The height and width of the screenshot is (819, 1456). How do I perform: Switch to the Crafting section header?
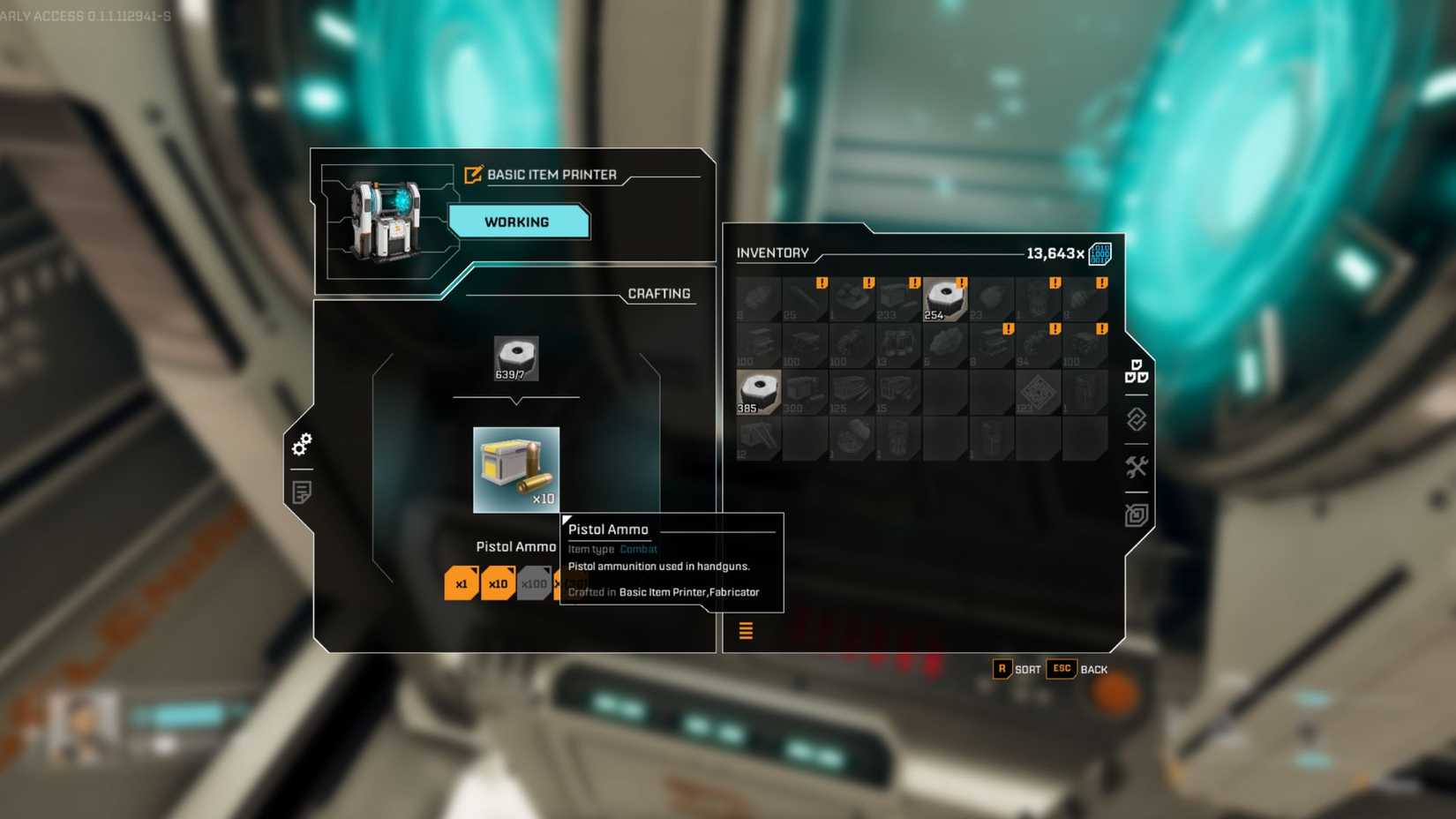pyautogui.click(x=658, y=293)
